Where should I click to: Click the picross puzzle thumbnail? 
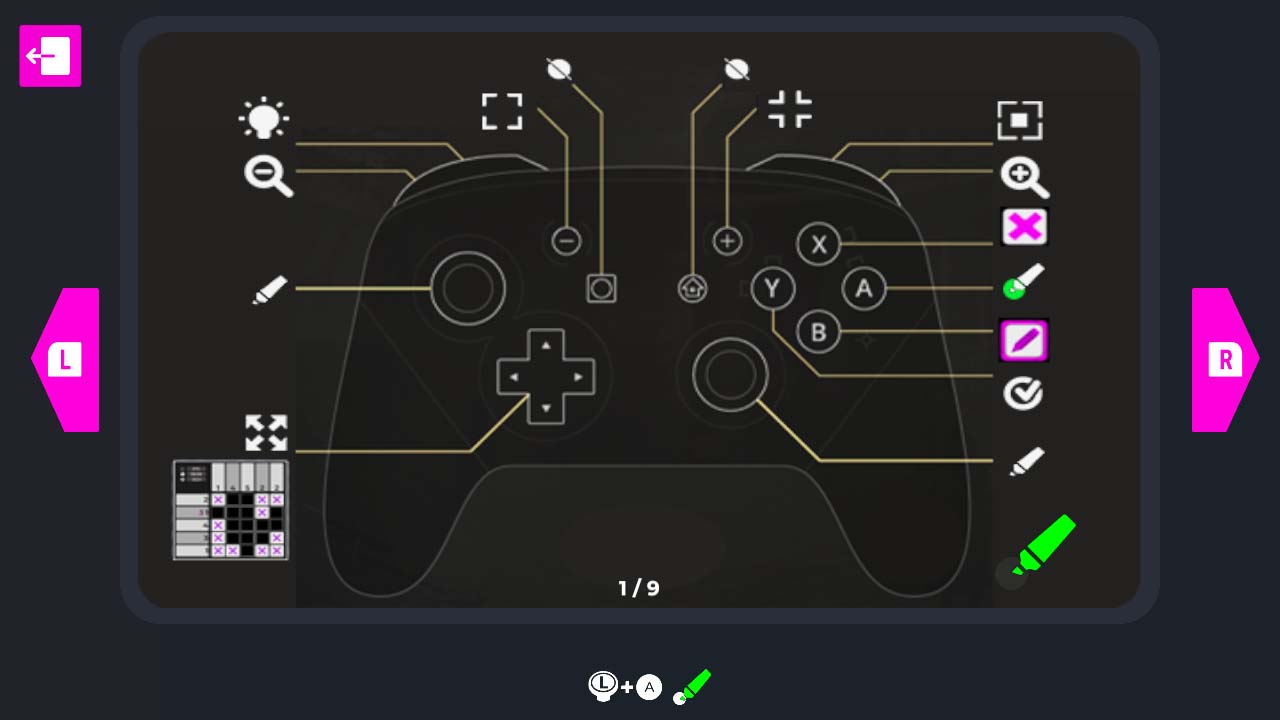tap(229, 510)
